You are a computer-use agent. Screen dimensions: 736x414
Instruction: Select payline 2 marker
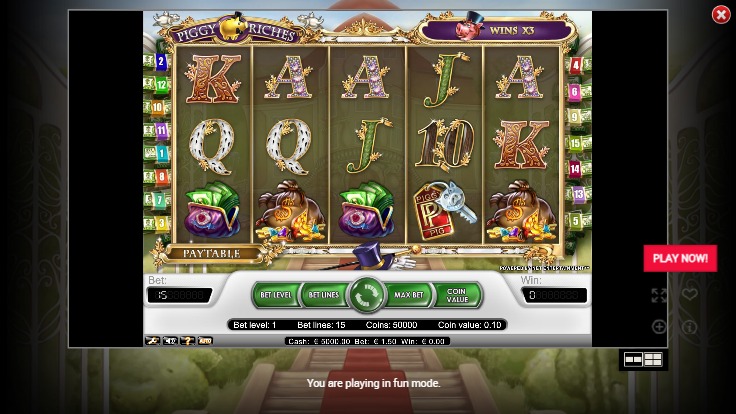[160, 62]
